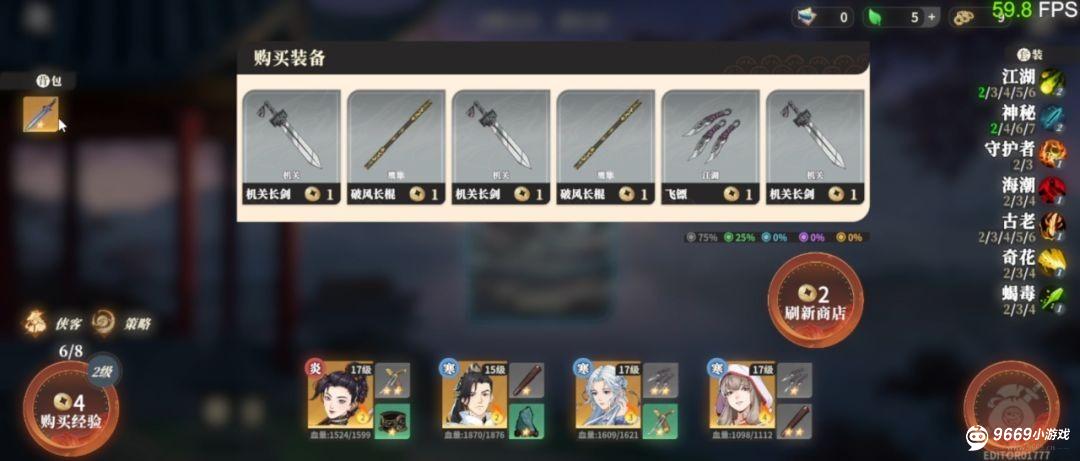This screenshot has height=461, width=1080.
Task: Open the 策略 strategy tab
Action: pos(123,323)
